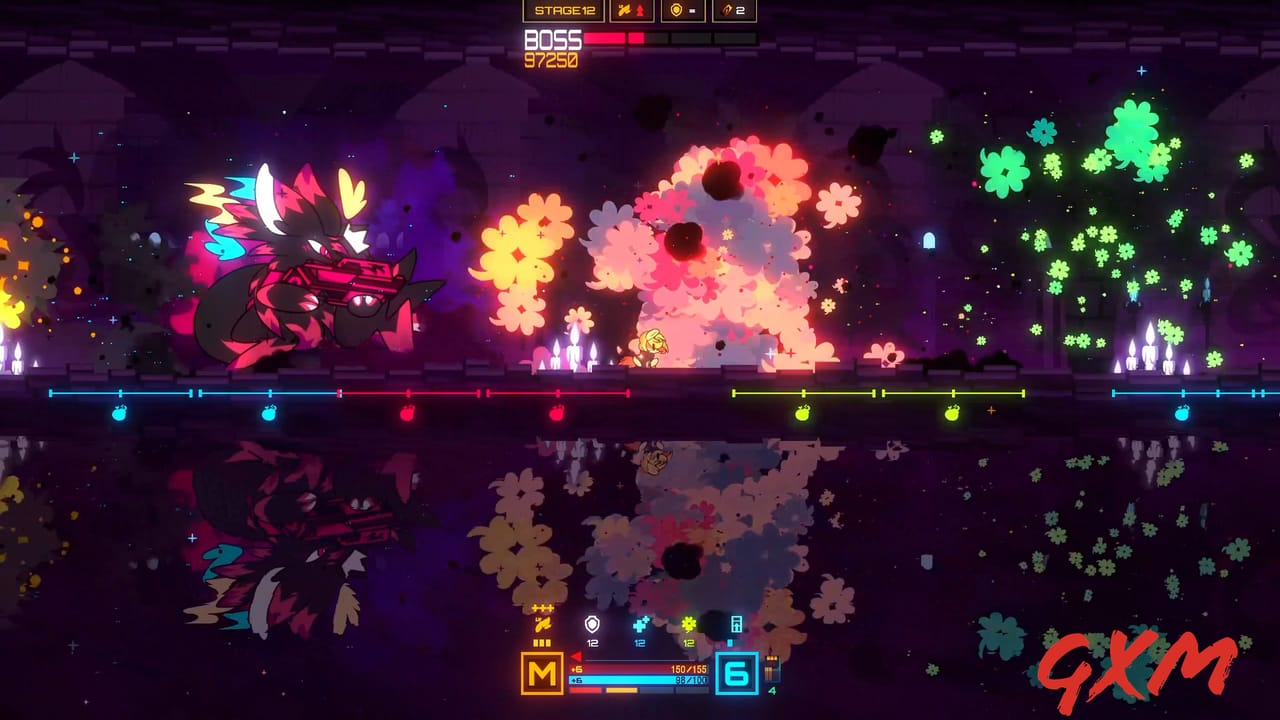Click the grenade item icon showing count 4
This screenshot has height=720, width=1280.
[772, 670]
